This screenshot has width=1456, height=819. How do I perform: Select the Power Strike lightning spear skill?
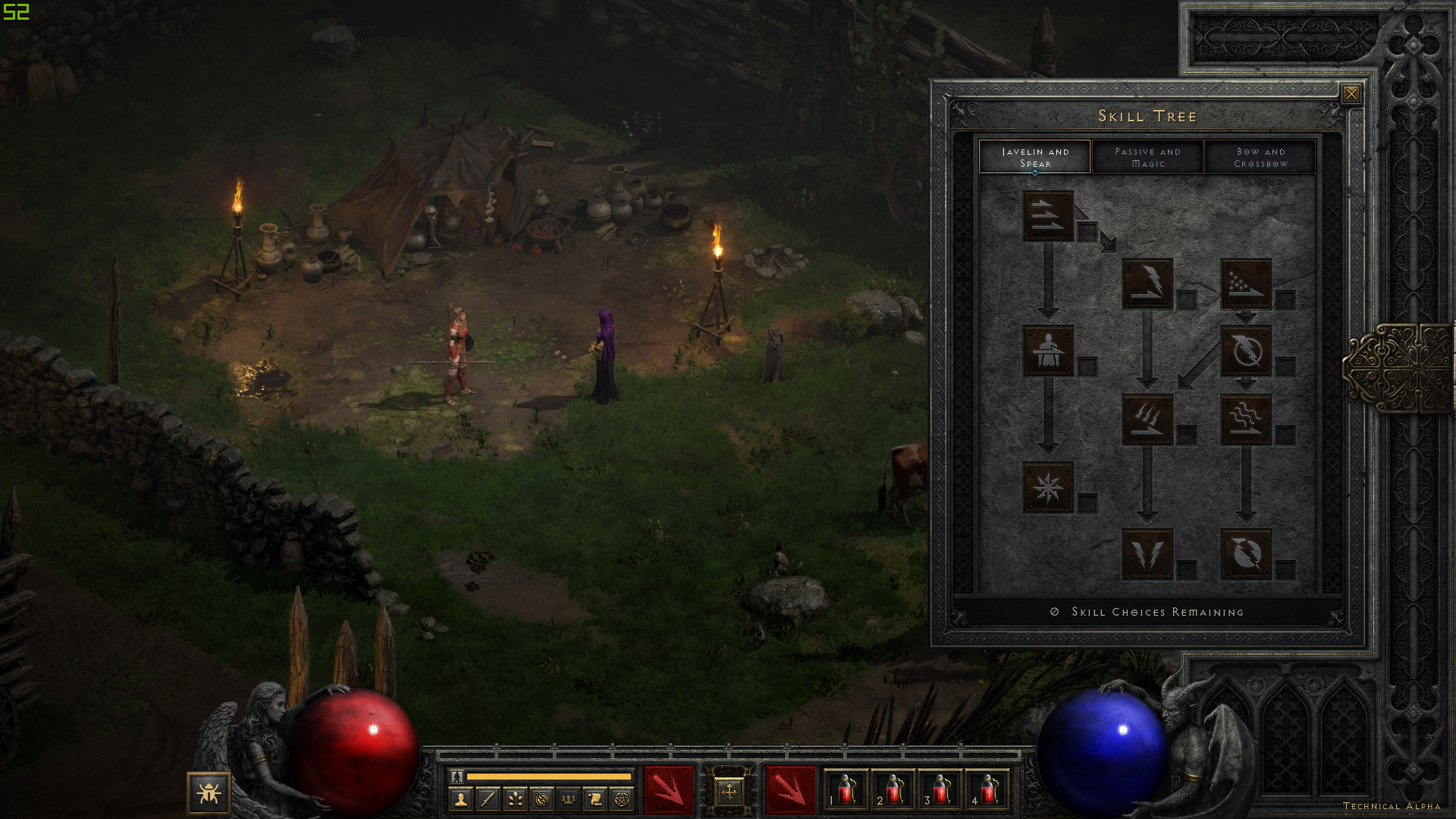tap(1147, 284)
